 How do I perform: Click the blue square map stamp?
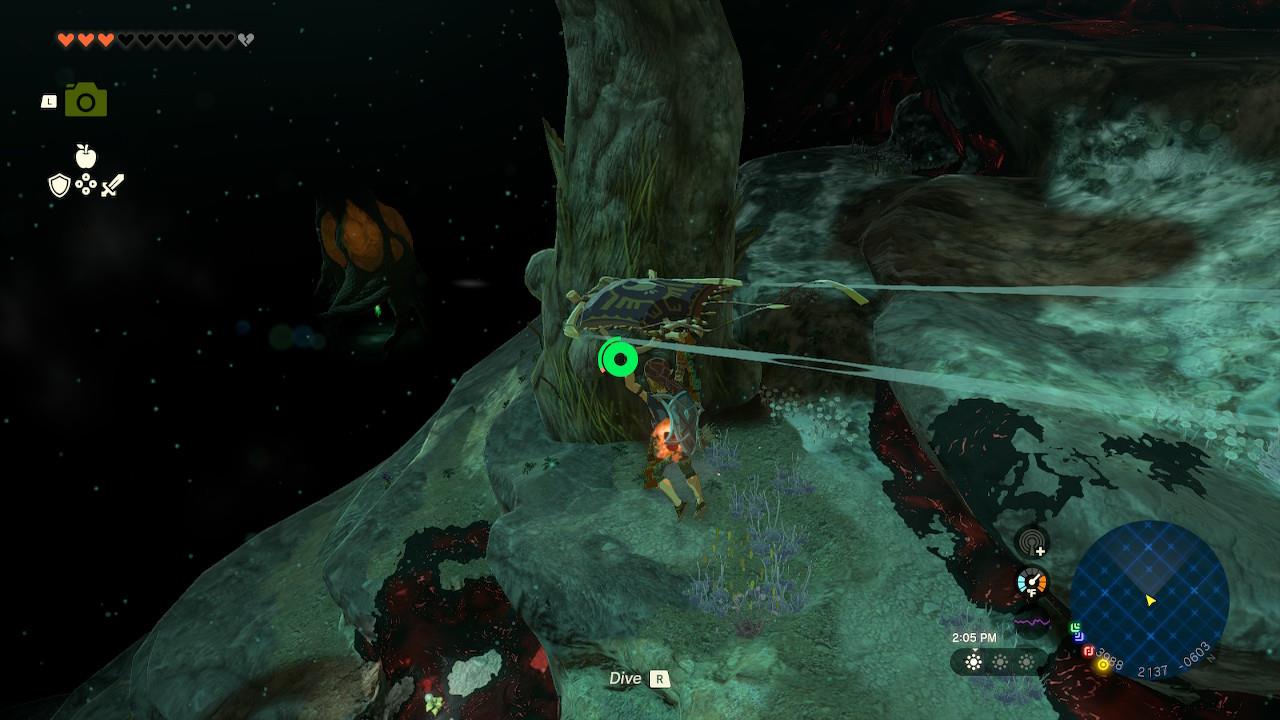[1079, 637]
